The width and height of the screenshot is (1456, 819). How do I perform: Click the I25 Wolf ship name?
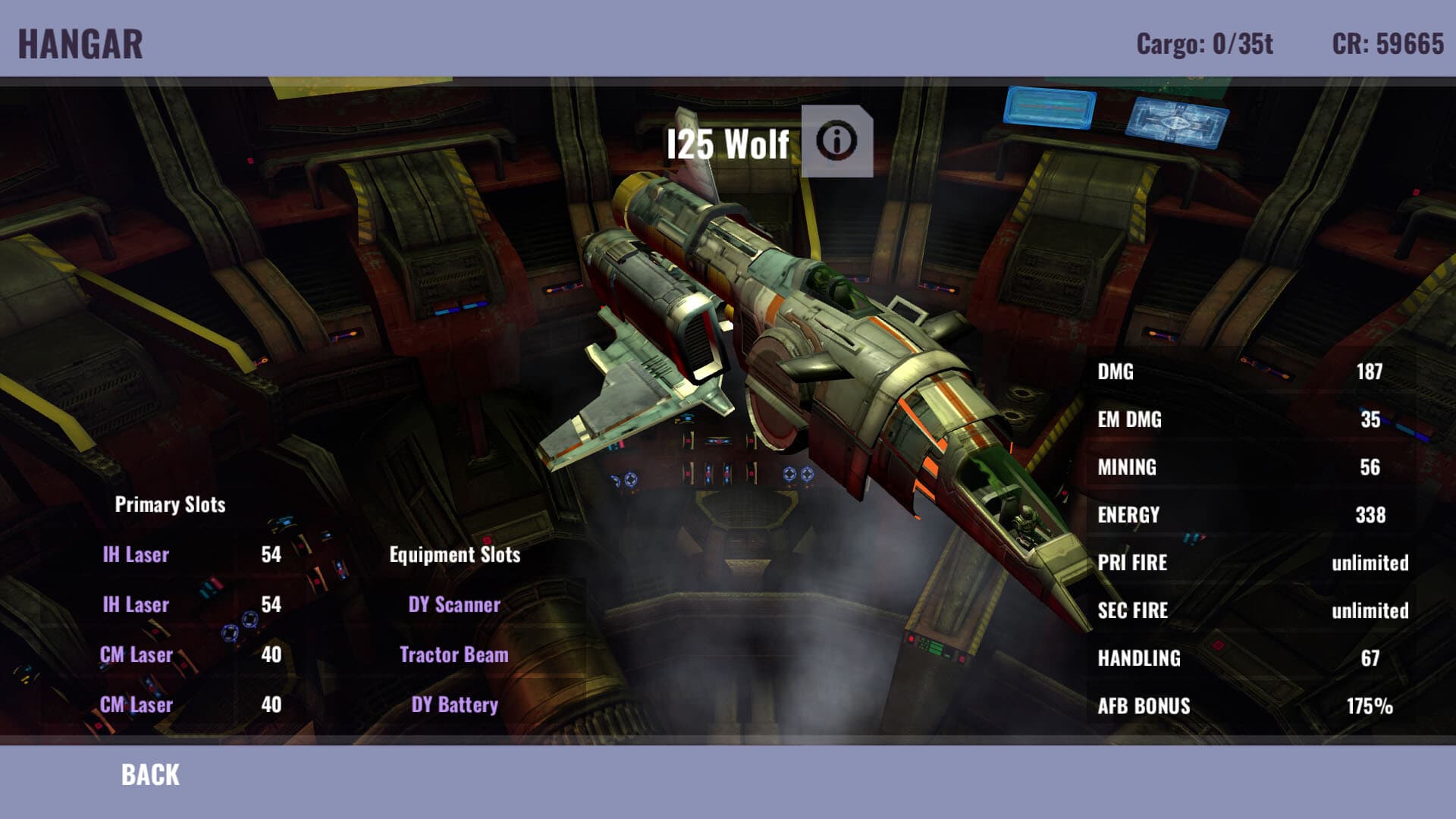coord(728,141)
